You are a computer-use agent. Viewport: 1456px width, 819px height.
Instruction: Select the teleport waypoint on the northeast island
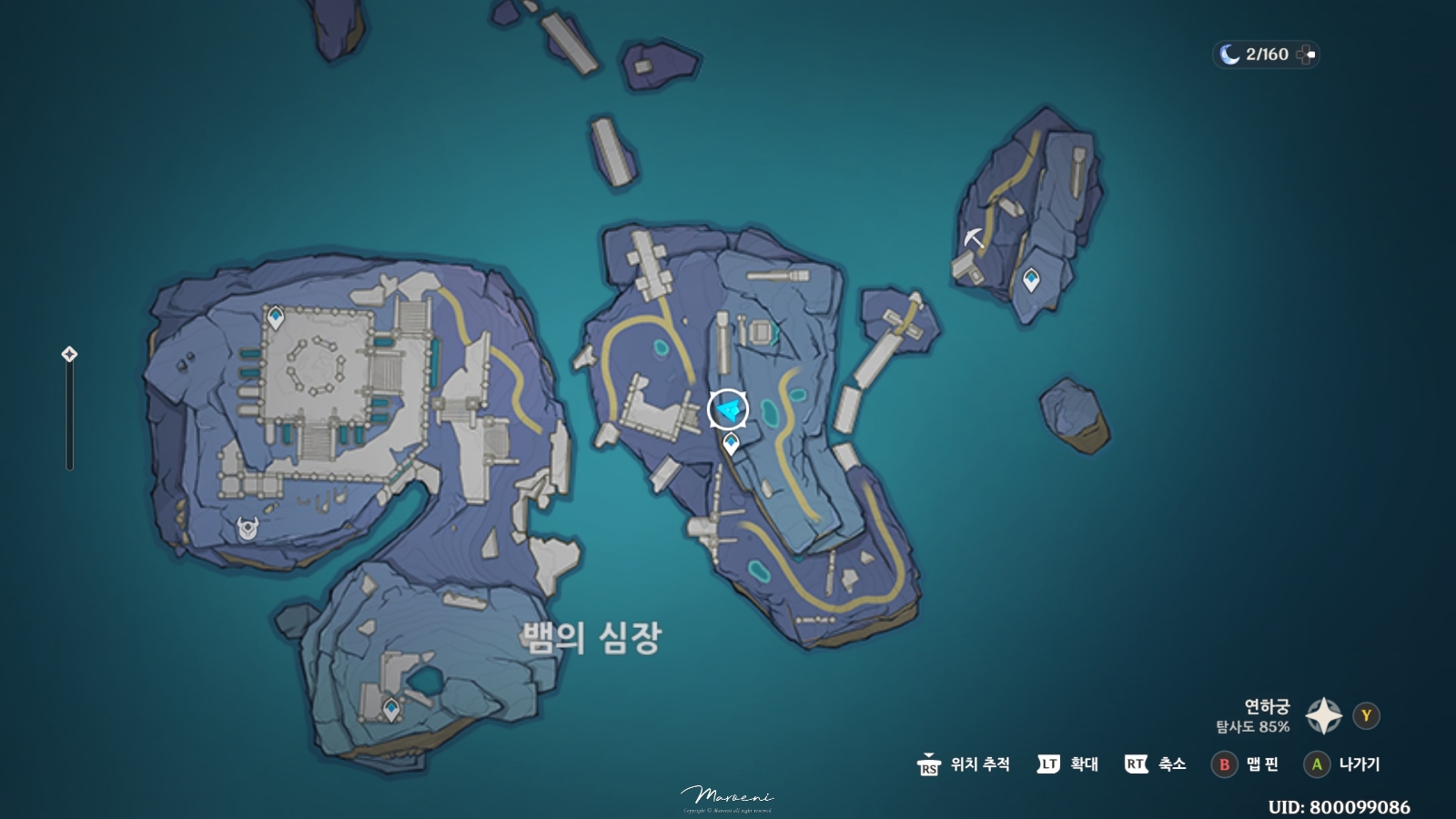(x=1031, y=279)
